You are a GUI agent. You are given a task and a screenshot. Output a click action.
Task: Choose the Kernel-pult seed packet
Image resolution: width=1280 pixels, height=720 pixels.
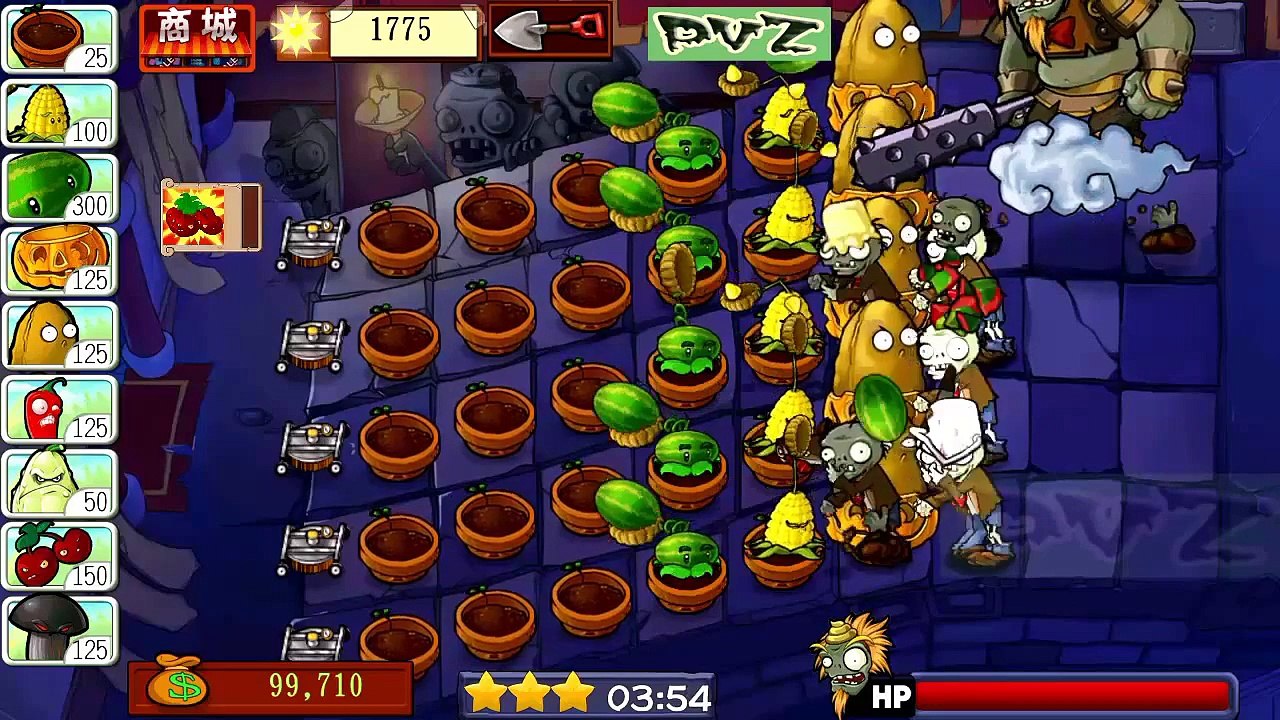tap(60, 113)
